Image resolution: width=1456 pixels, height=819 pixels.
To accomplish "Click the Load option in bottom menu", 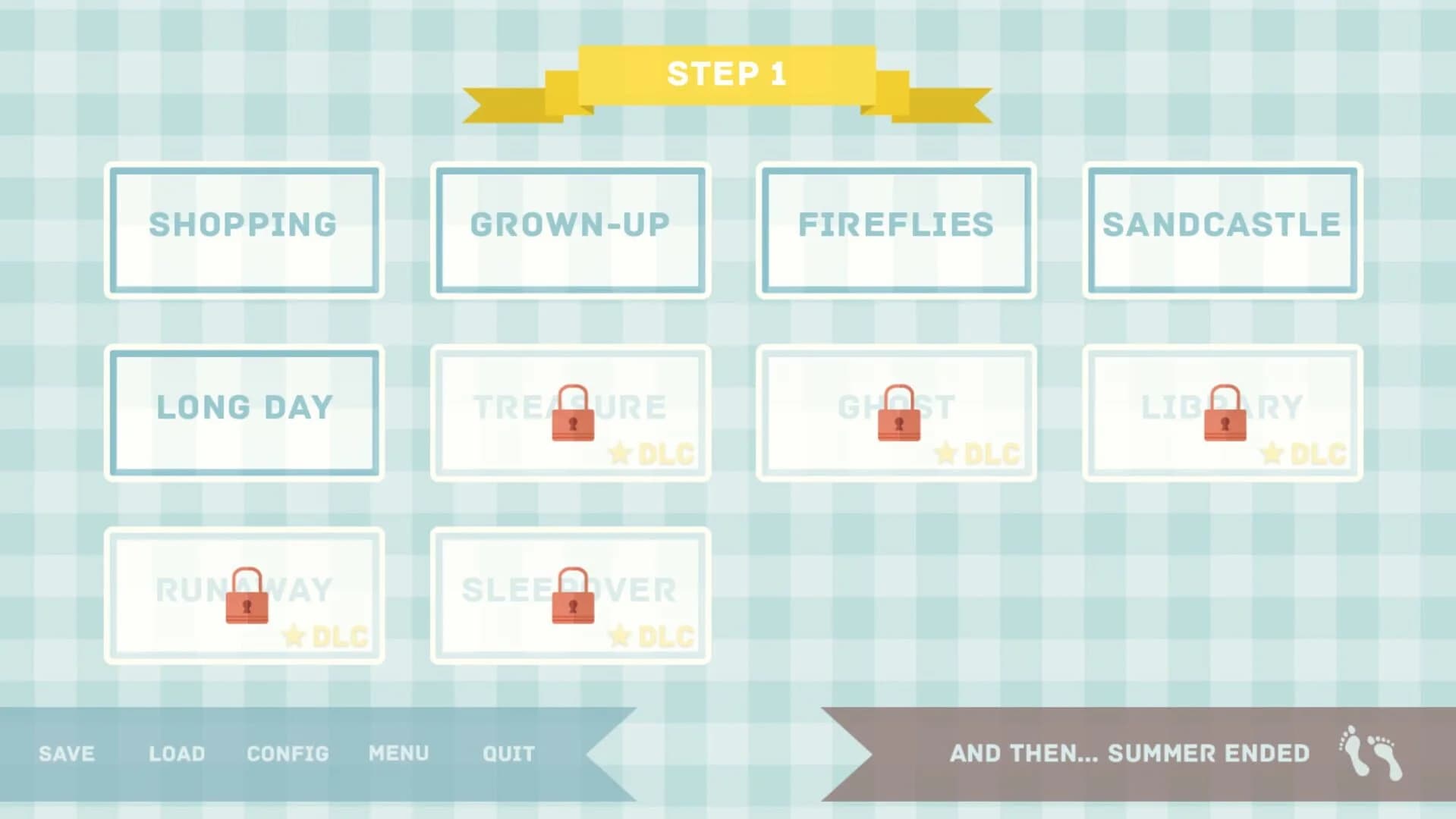I will (x=177, y=753).
